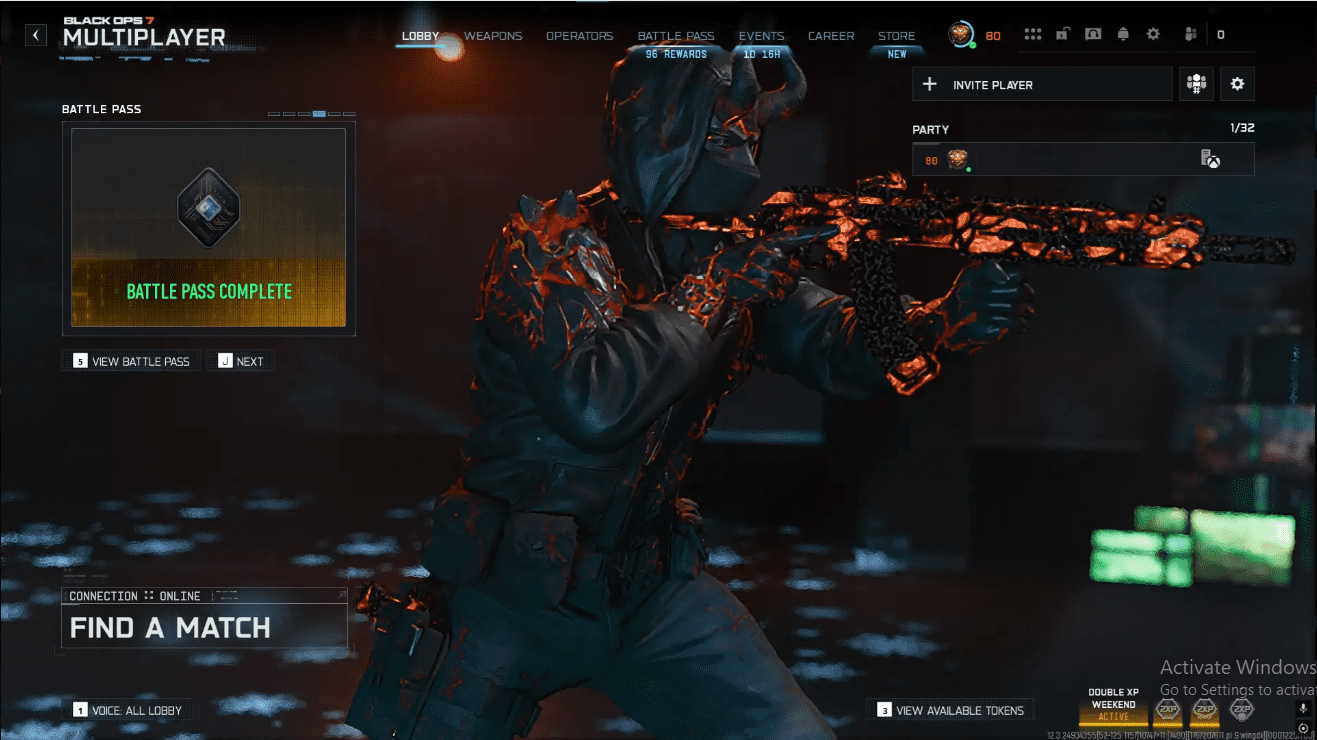Click the featured content headset icon
Screen dimensions: 1317x740
click(1093, 33)
